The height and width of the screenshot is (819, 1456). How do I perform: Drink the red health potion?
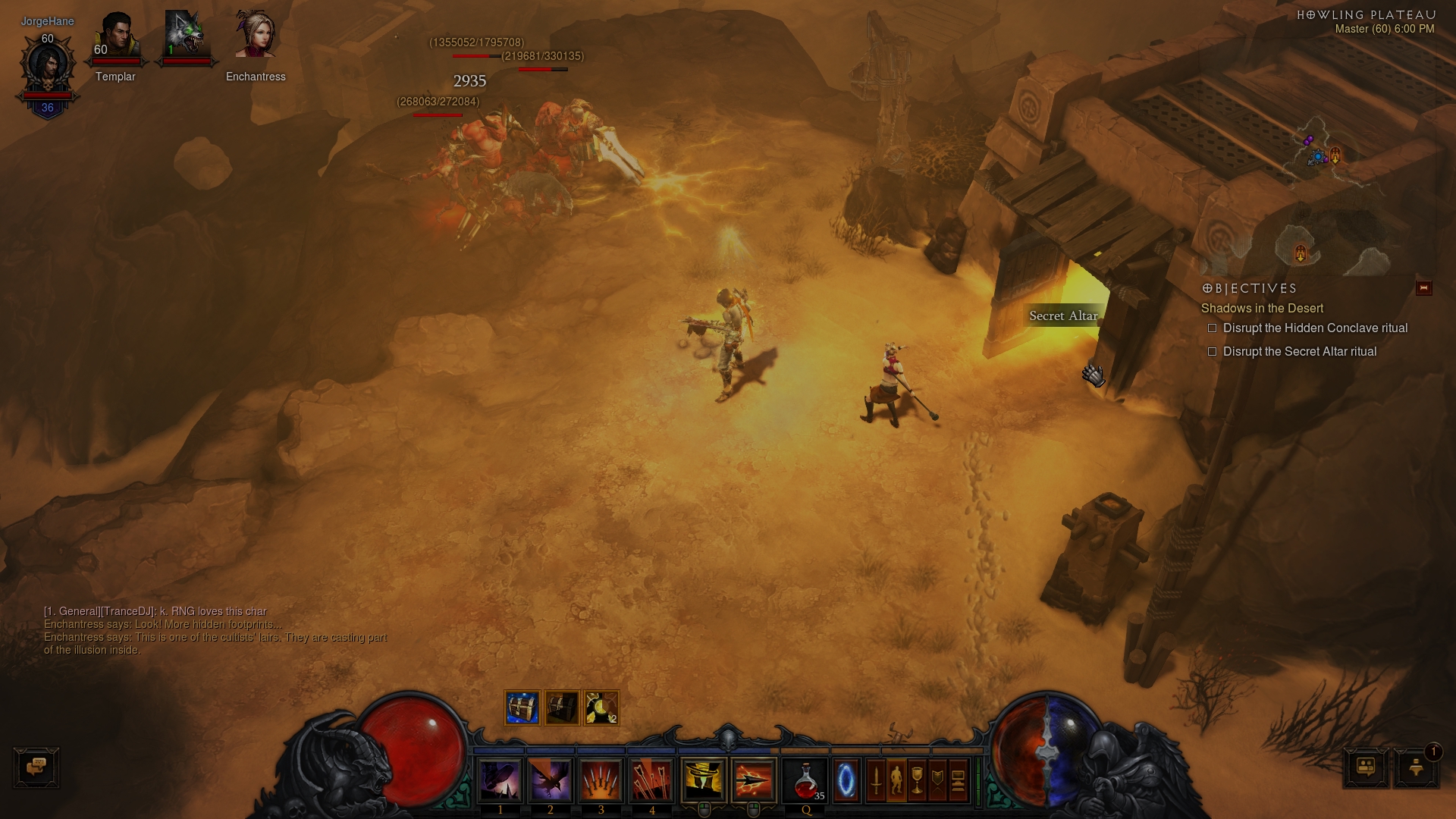tap(806, 780)
